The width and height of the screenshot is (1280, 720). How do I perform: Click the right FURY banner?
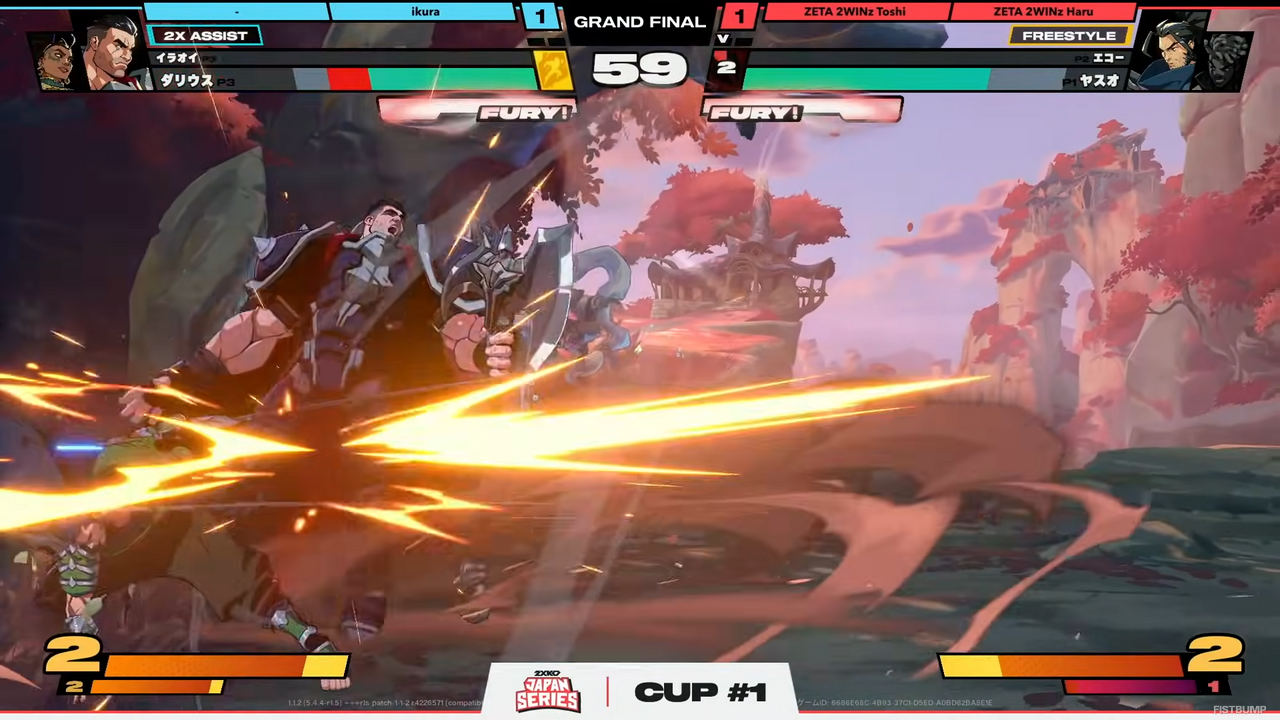[x=757, y=112]
